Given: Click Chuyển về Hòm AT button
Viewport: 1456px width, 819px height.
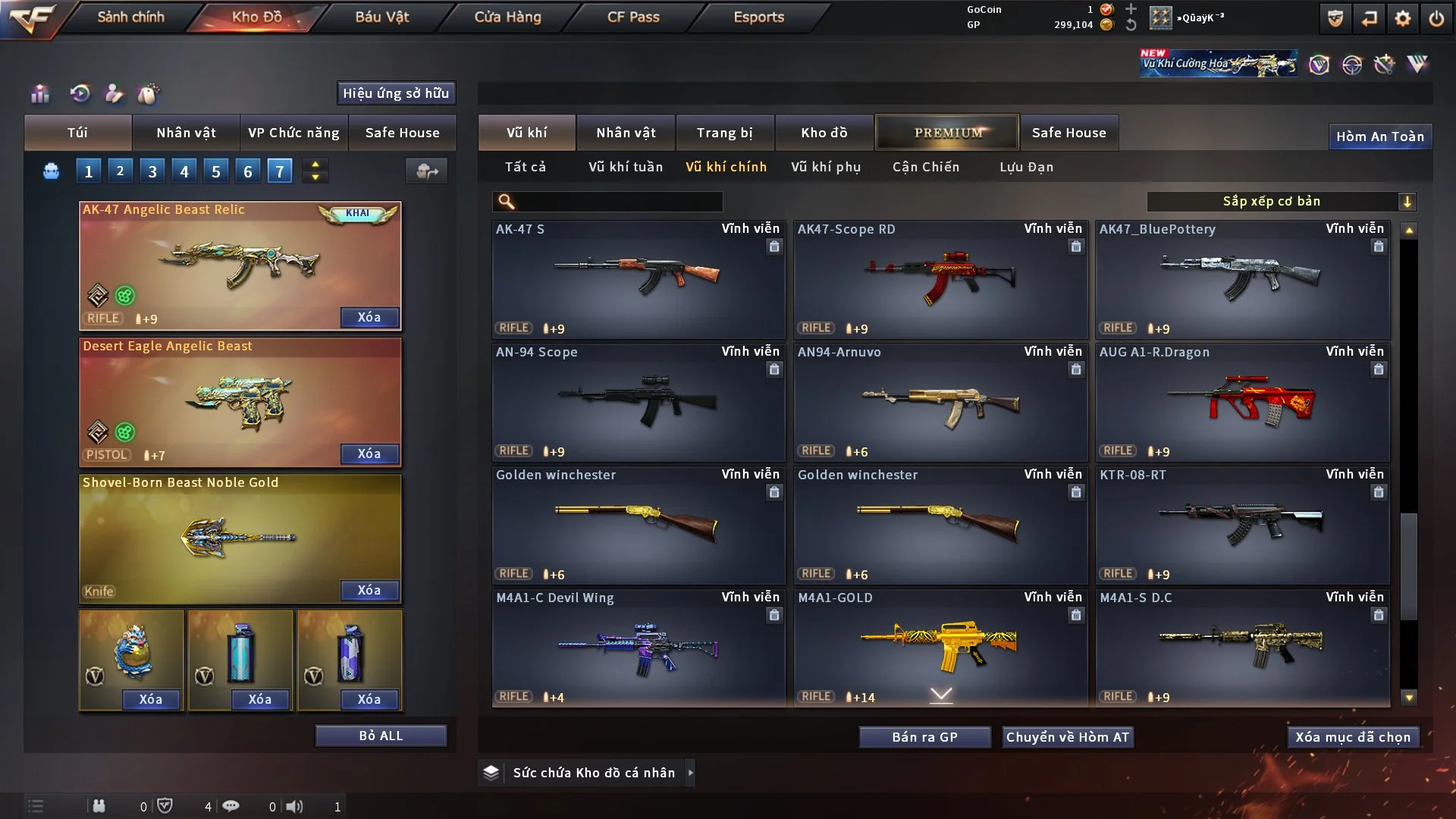Looking at the screenshot, I should 1067,737.
